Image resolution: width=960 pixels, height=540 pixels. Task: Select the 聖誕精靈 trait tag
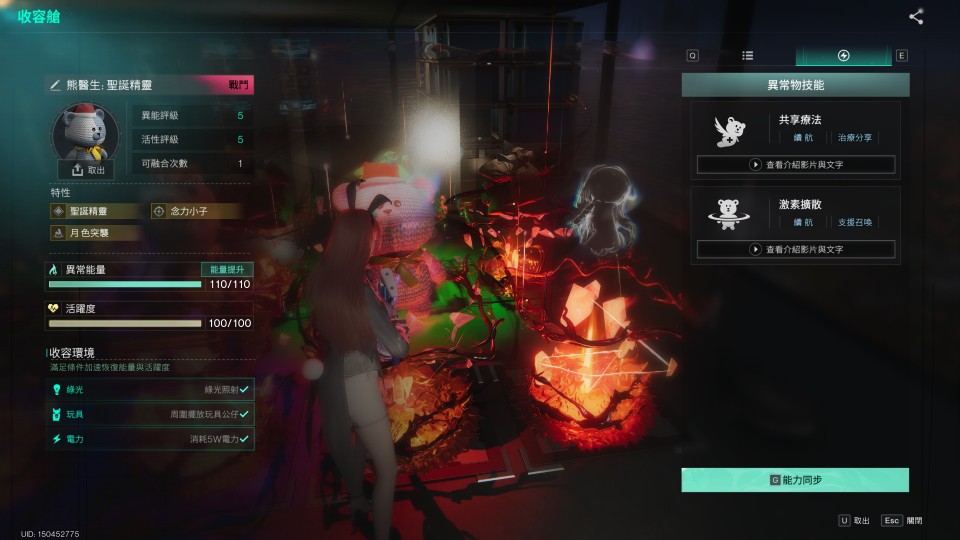pyautogui.click(x=96, y=211)
